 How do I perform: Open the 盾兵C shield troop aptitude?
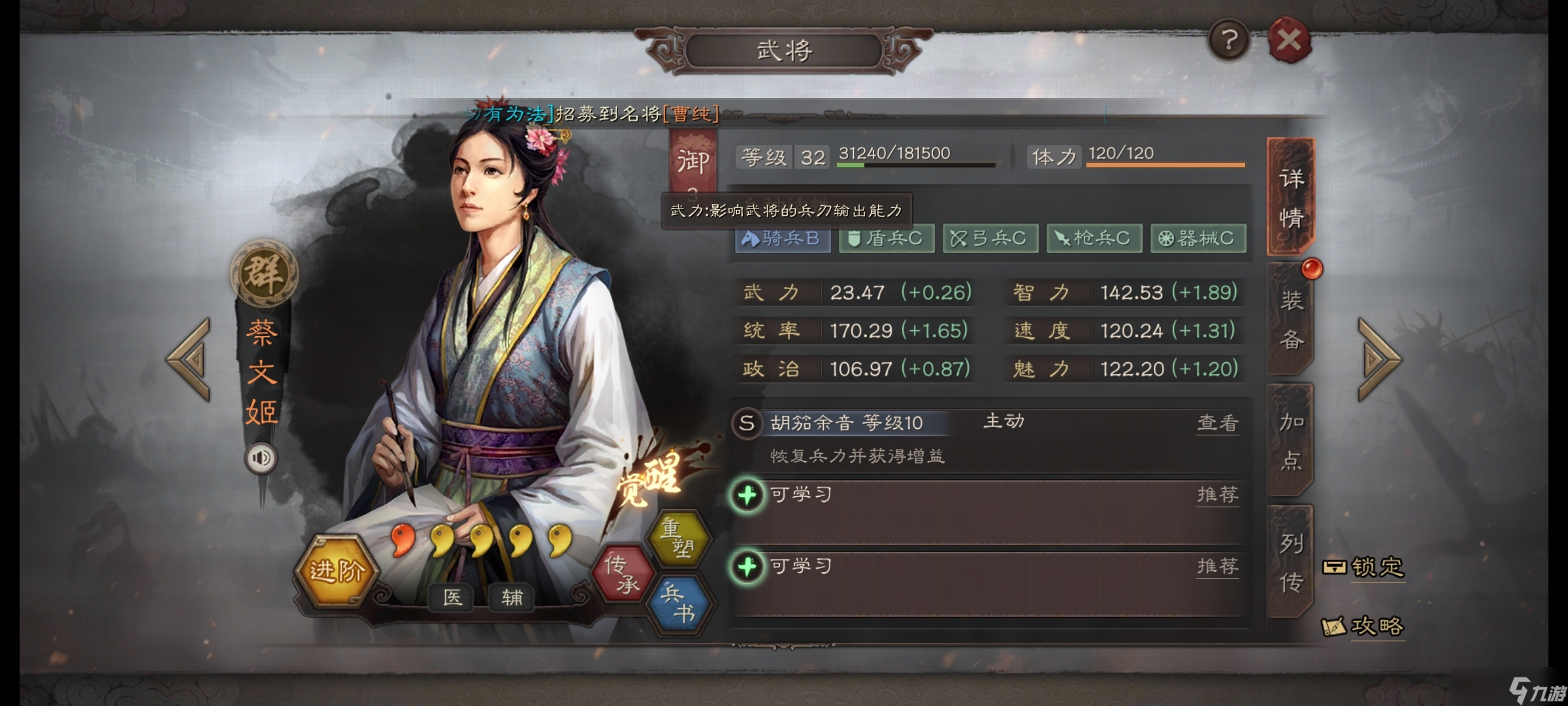click(886, 238)
